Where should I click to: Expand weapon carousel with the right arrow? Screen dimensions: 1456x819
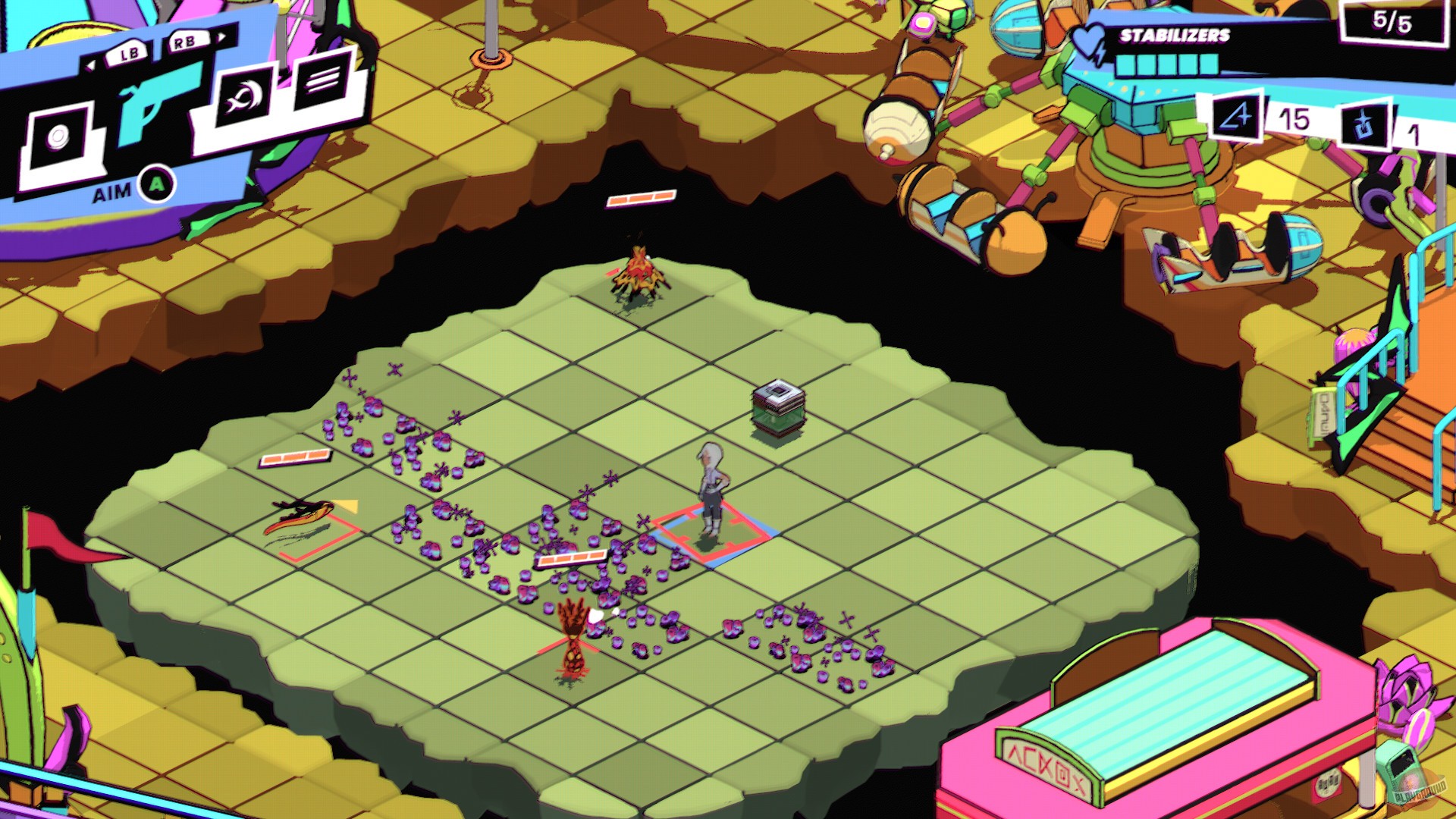click(x=222, y=36)
